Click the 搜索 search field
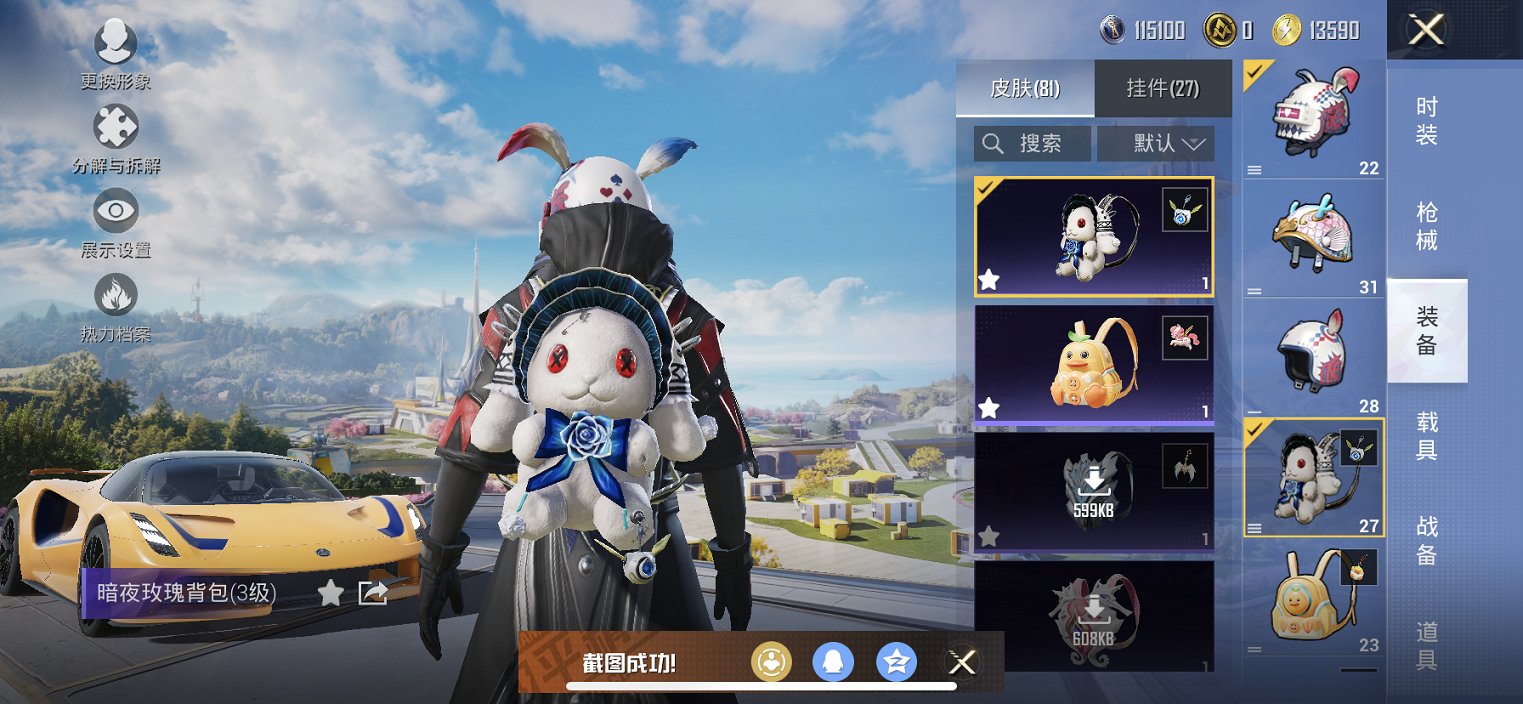1523x704 pixels. (x=1032, y=144)
